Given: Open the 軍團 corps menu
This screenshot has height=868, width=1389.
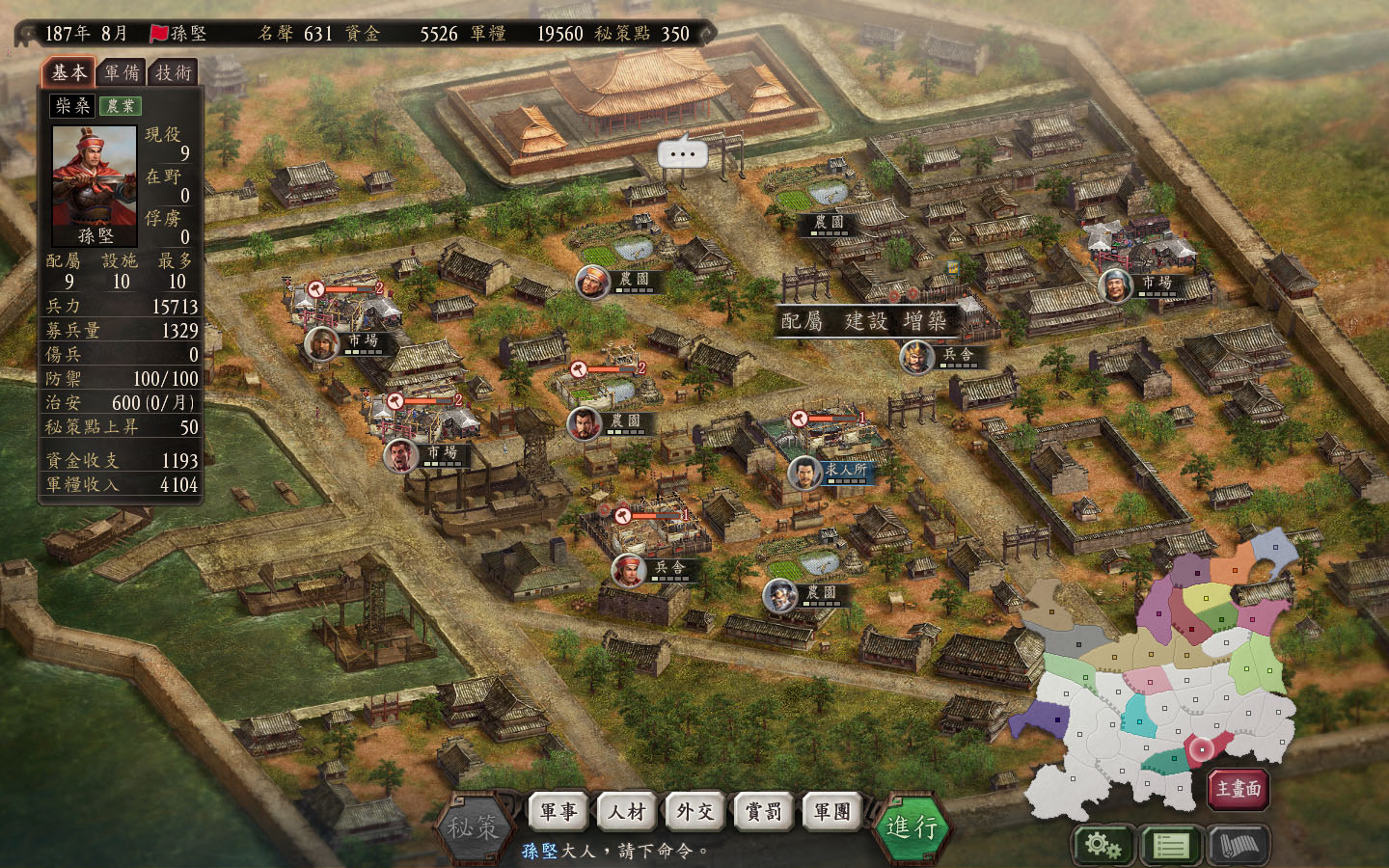Looking at the screenshot, I should [832, 812].
